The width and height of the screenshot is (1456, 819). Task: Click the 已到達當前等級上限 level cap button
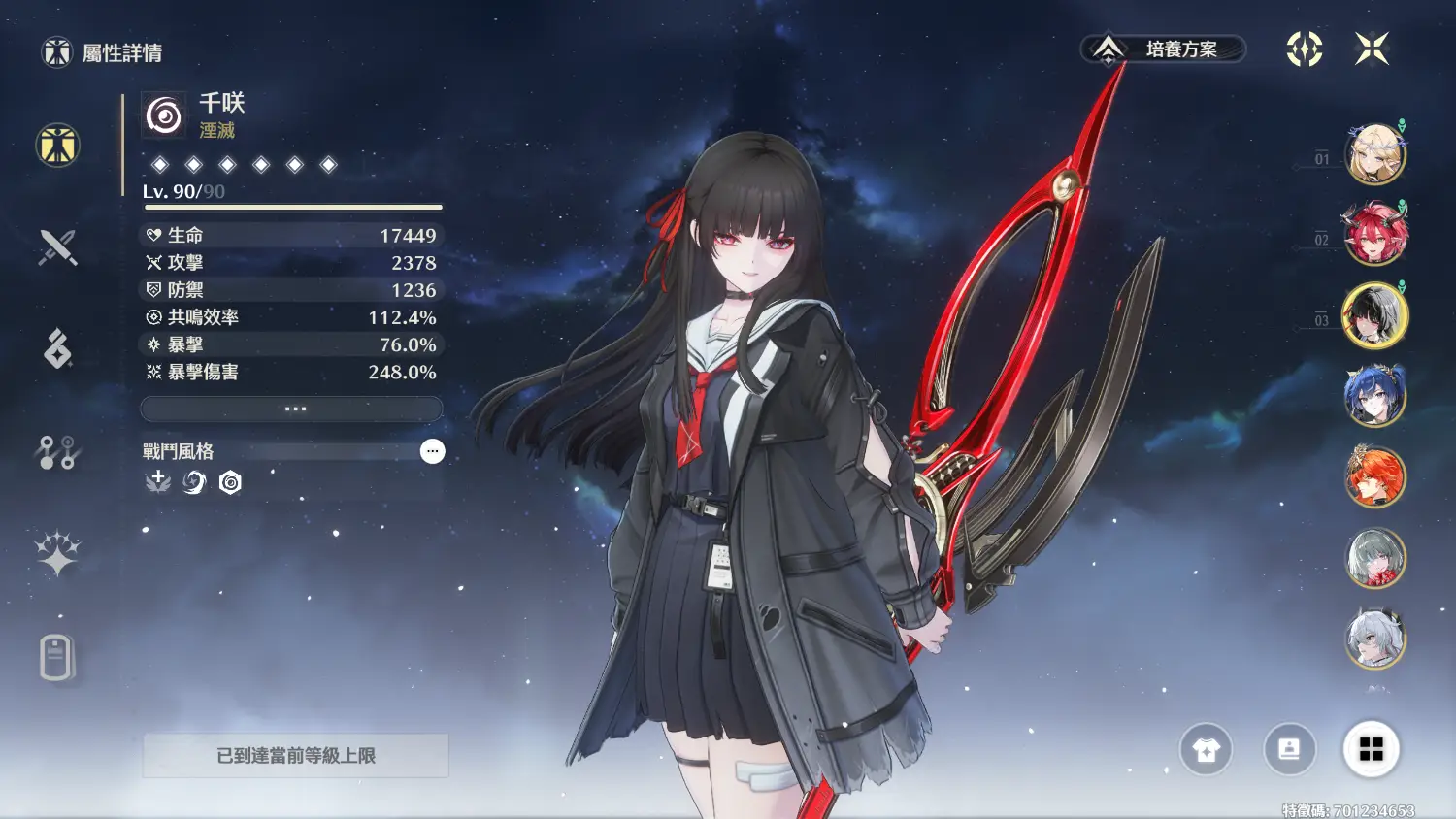(x=296, y=755)
